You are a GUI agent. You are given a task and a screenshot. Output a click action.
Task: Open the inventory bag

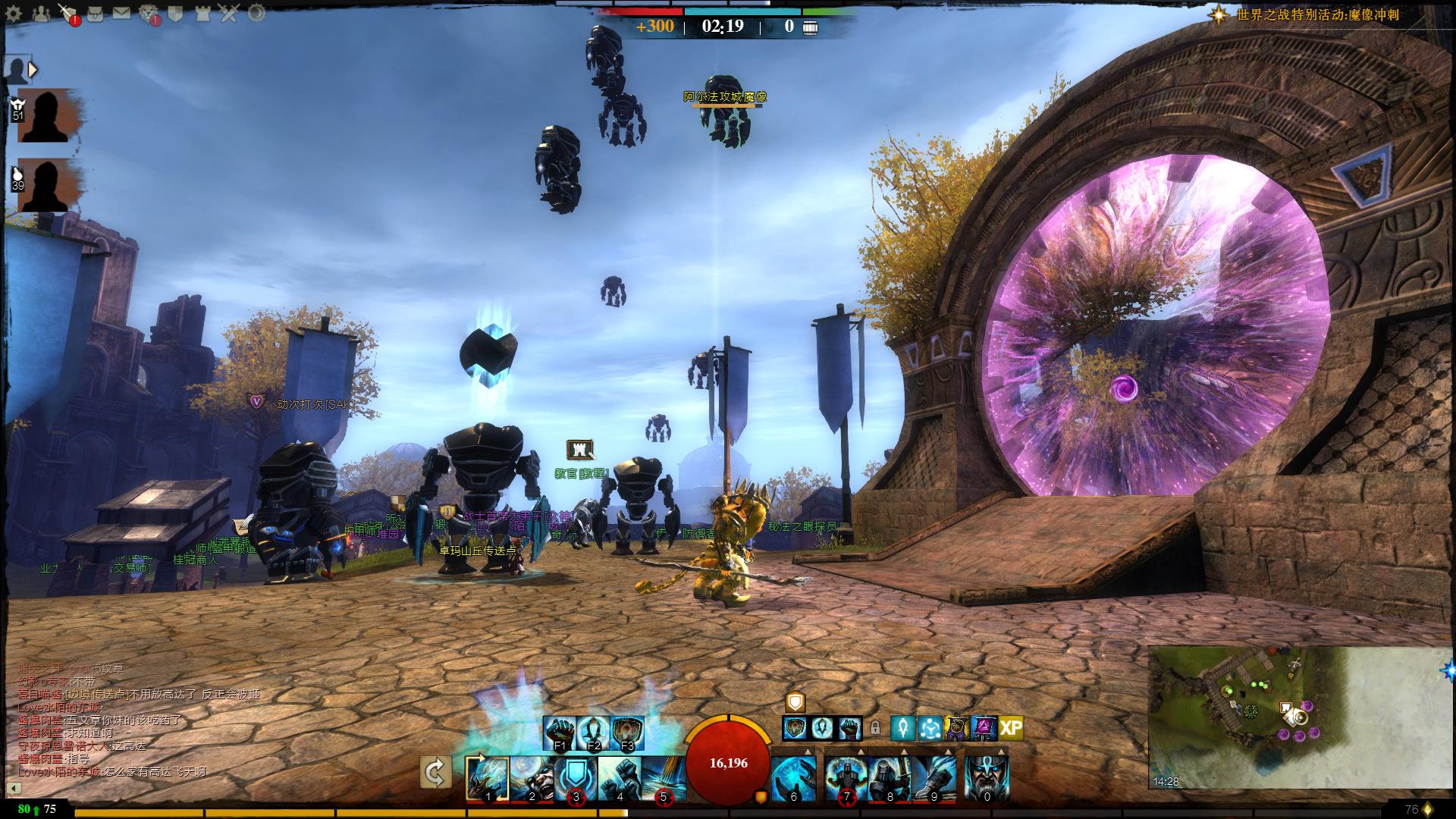(x=96, y=13)
